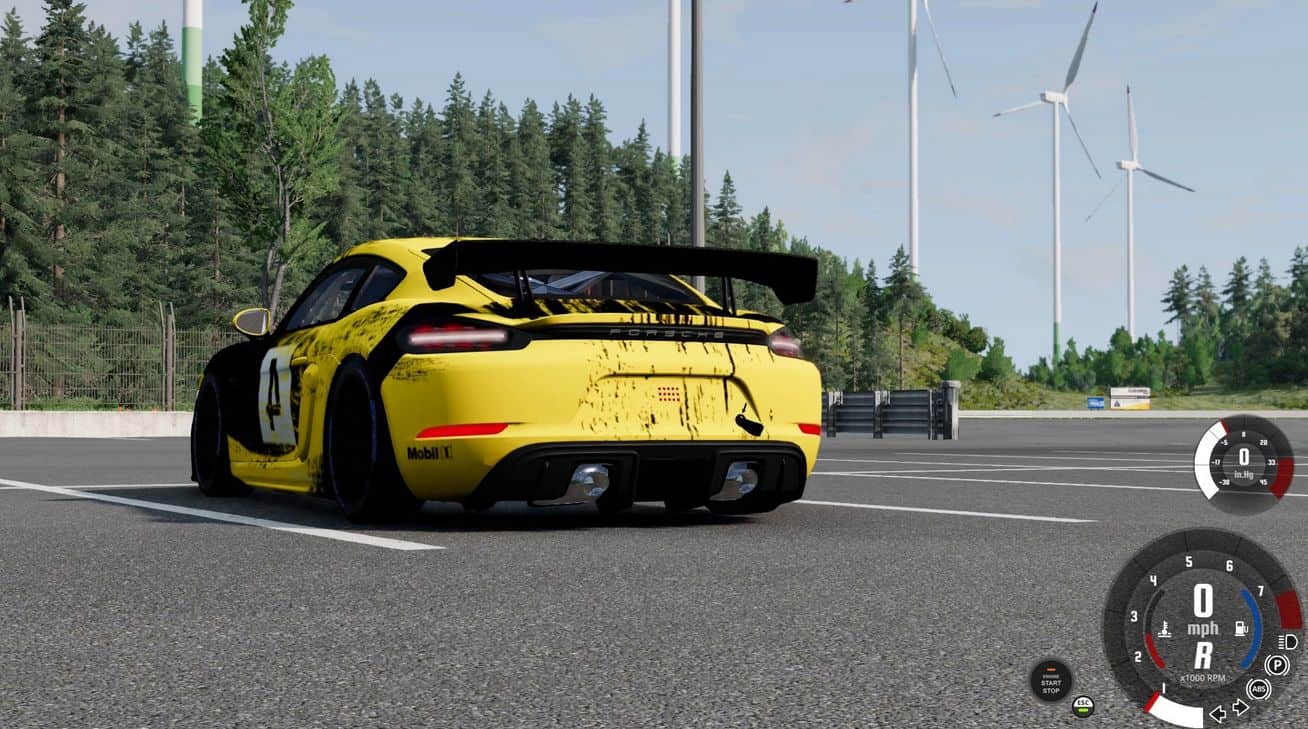Screen dimensions: 1308x729
Task: Select the ABS indicator icon
Action: (1258, 689)
